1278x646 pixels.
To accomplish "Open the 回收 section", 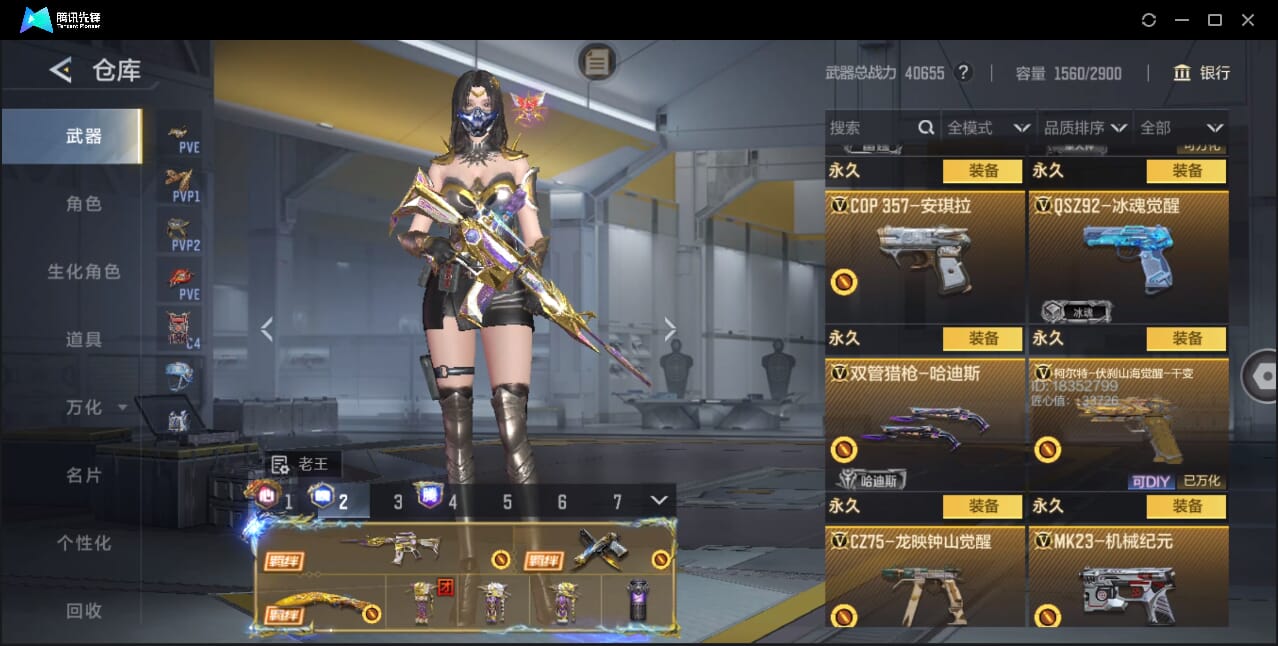I will (84, 610).
